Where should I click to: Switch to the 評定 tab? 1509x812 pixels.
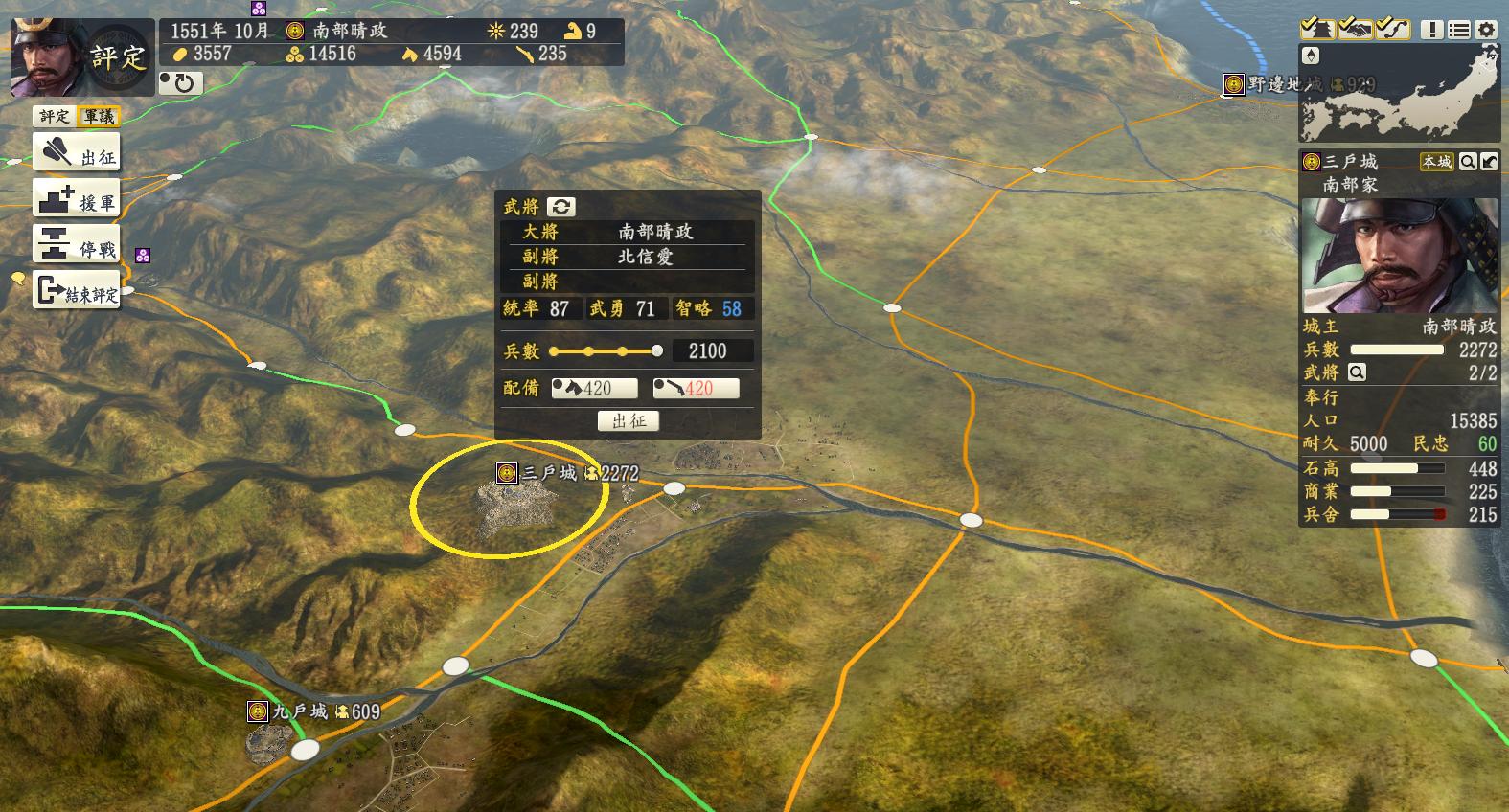pos(54,117)
